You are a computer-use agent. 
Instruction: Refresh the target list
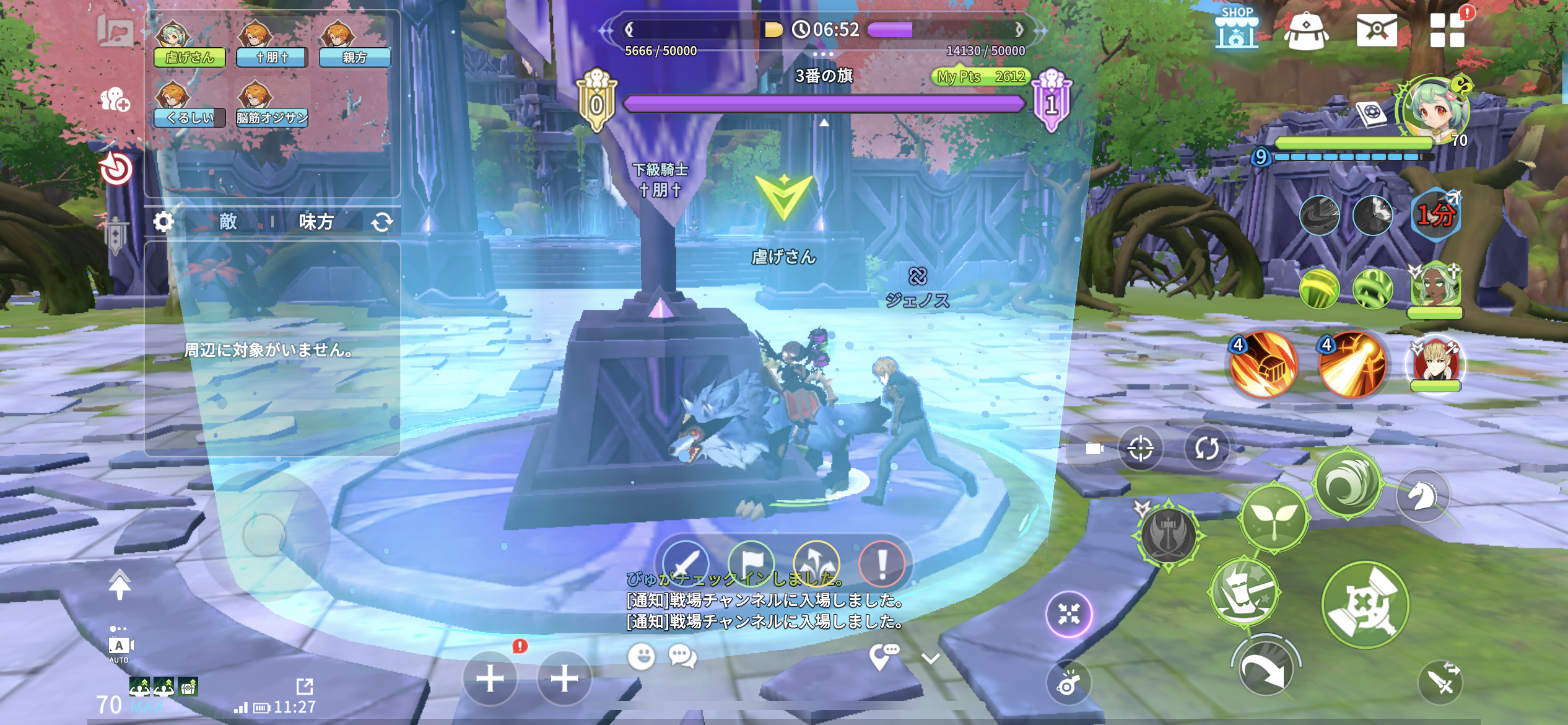[x=381, y=222]
